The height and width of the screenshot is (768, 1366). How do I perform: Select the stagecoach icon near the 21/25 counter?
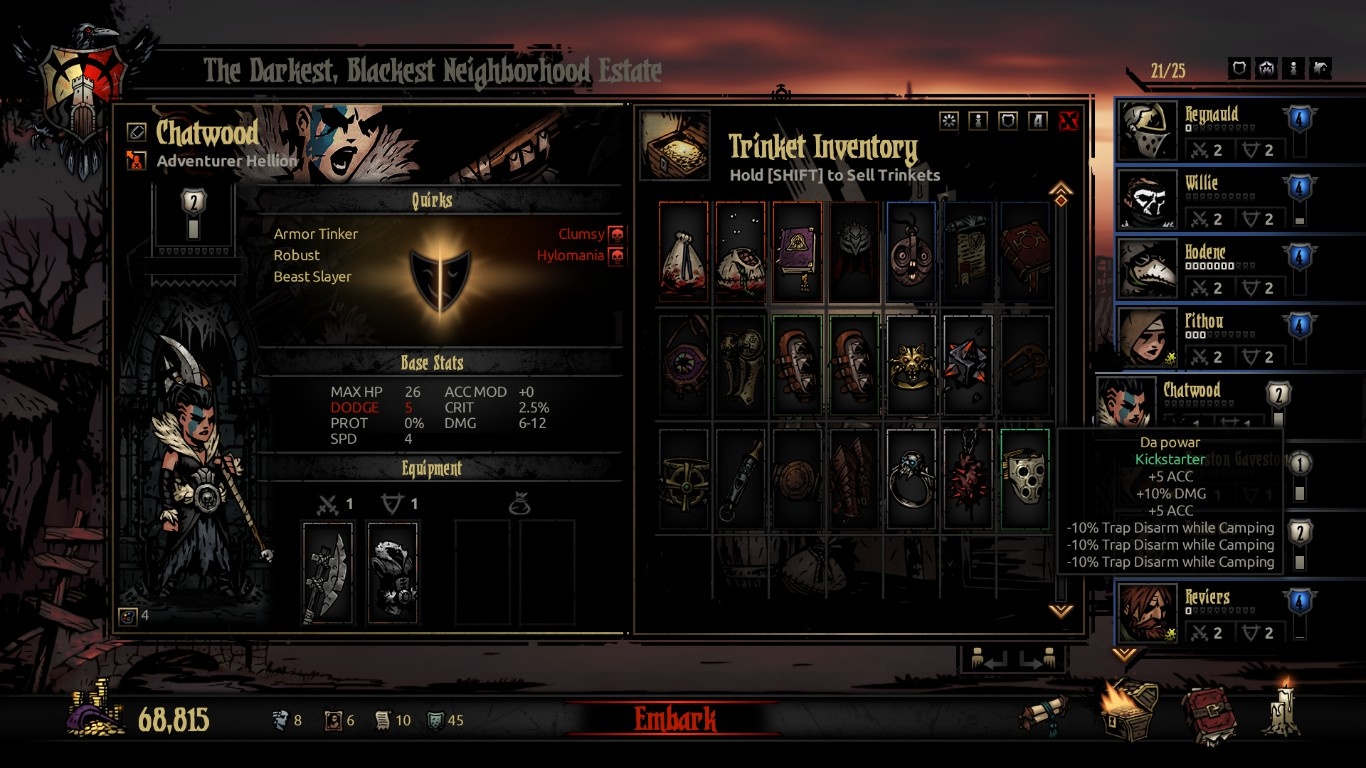pyautogui.click(x=1322, y=68)
